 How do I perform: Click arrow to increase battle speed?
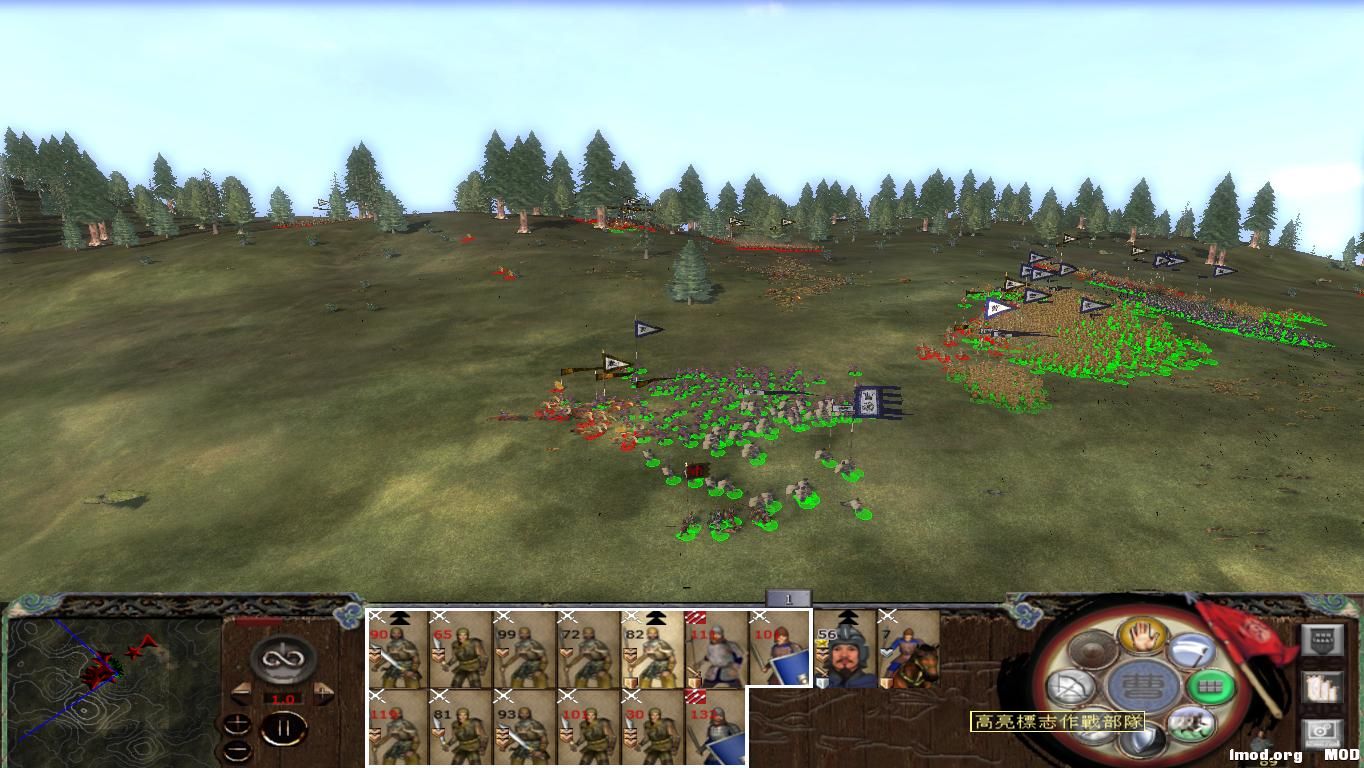pyautogui.click(x=322, y=692)
